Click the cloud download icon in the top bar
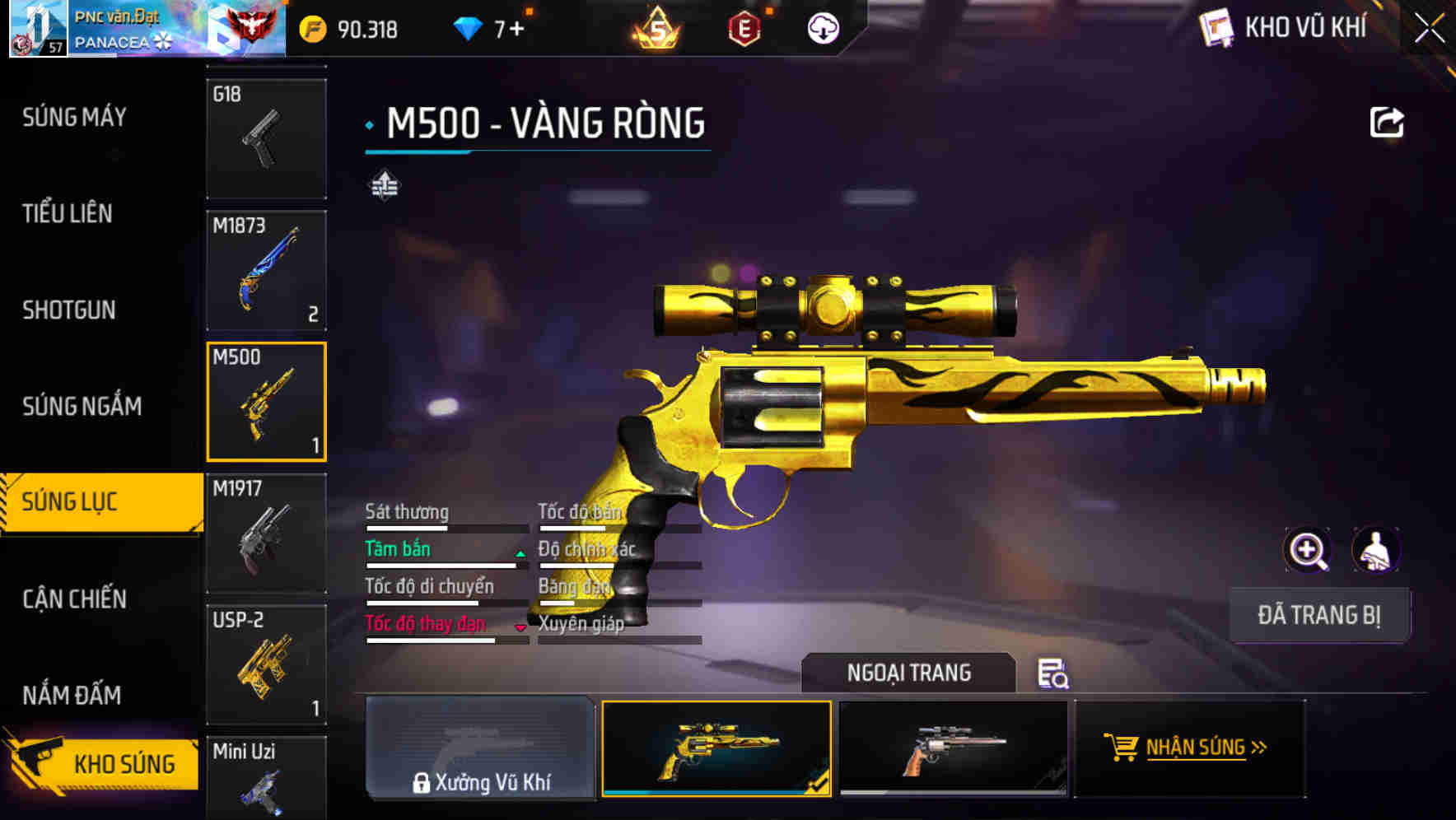1456x820 pixels. (x=824, y=28)
